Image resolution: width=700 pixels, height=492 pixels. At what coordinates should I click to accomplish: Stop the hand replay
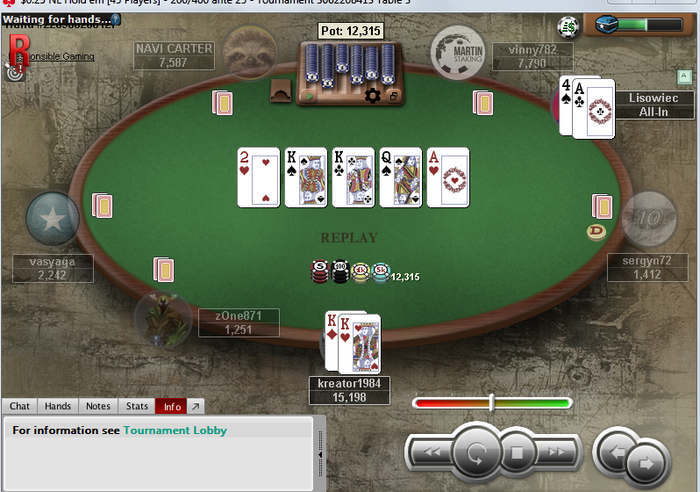pos(517,453)
